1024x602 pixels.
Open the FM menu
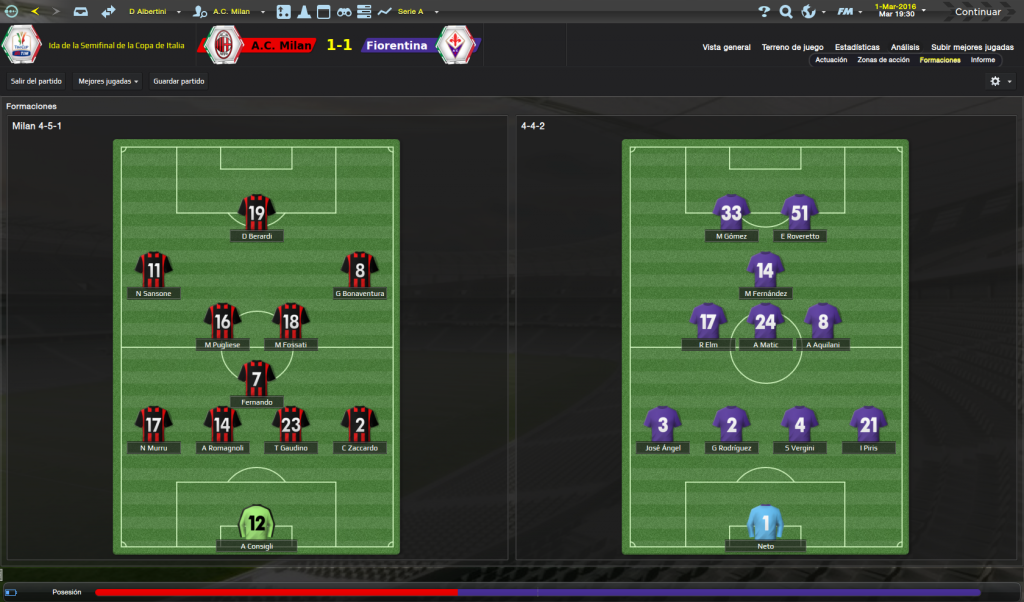click(x=848, y=12)
